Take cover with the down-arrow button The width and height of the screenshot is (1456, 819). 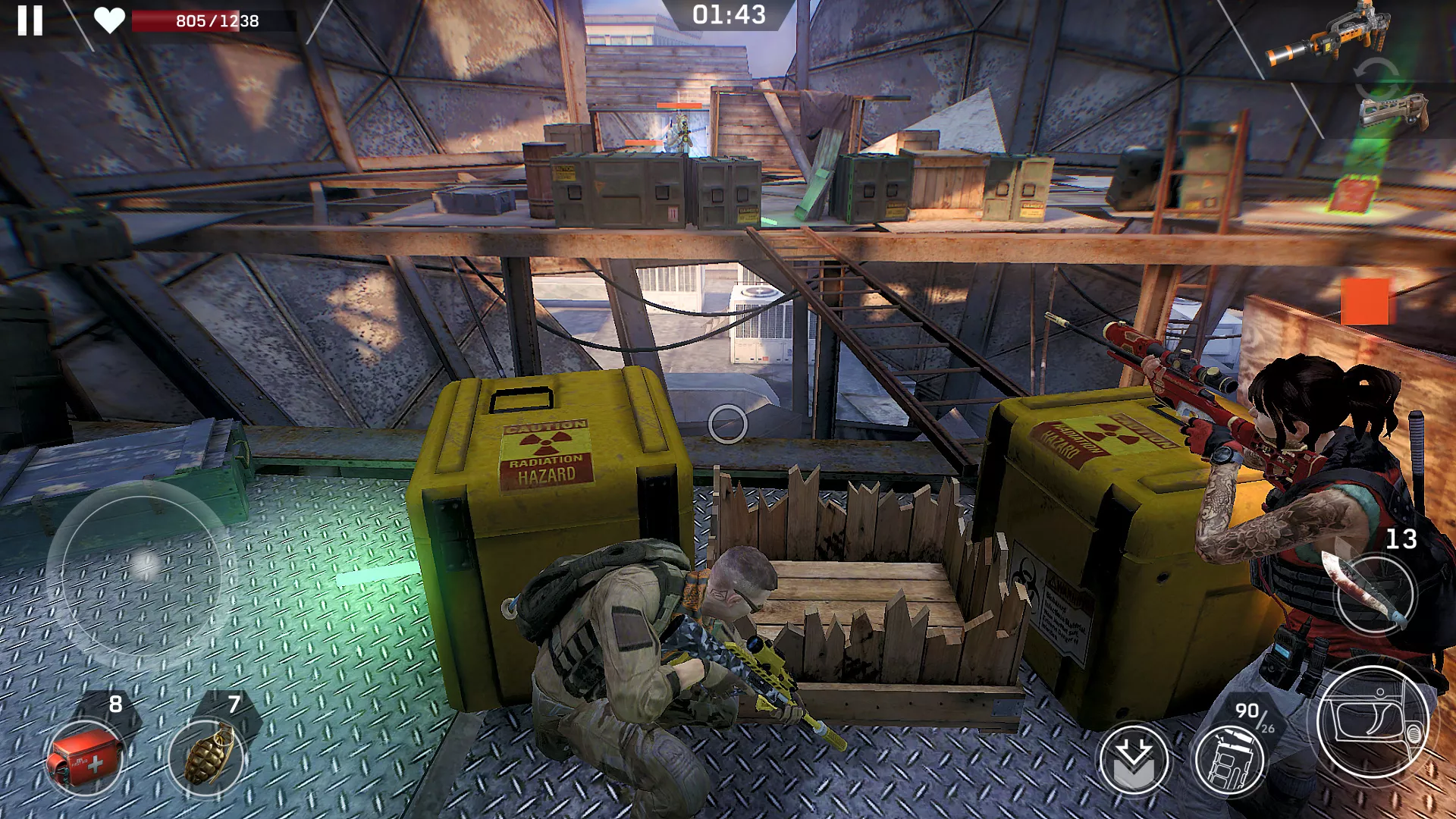[1134, 760]
